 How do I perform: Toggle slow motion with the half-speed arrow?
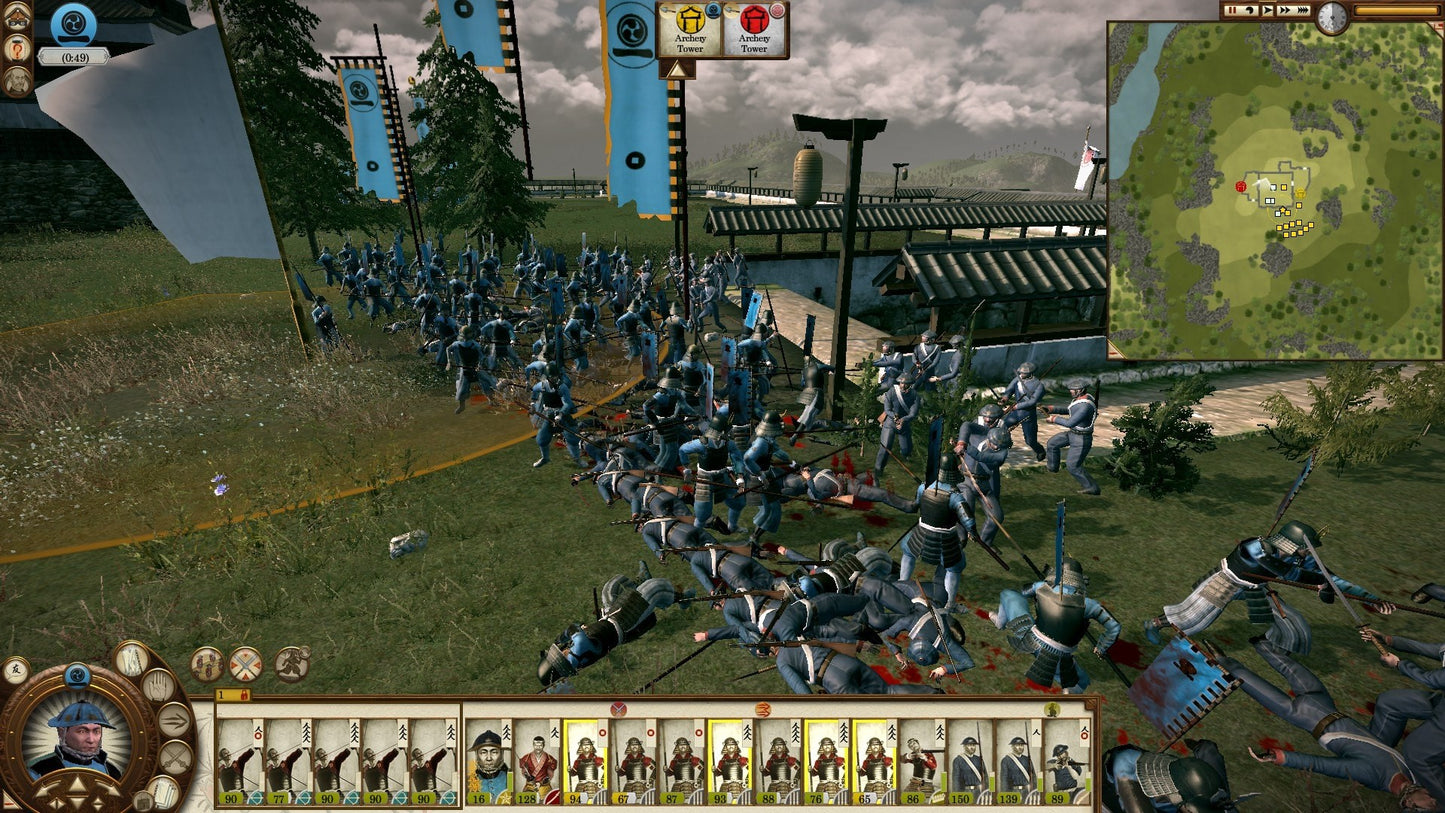[1250, 10]
